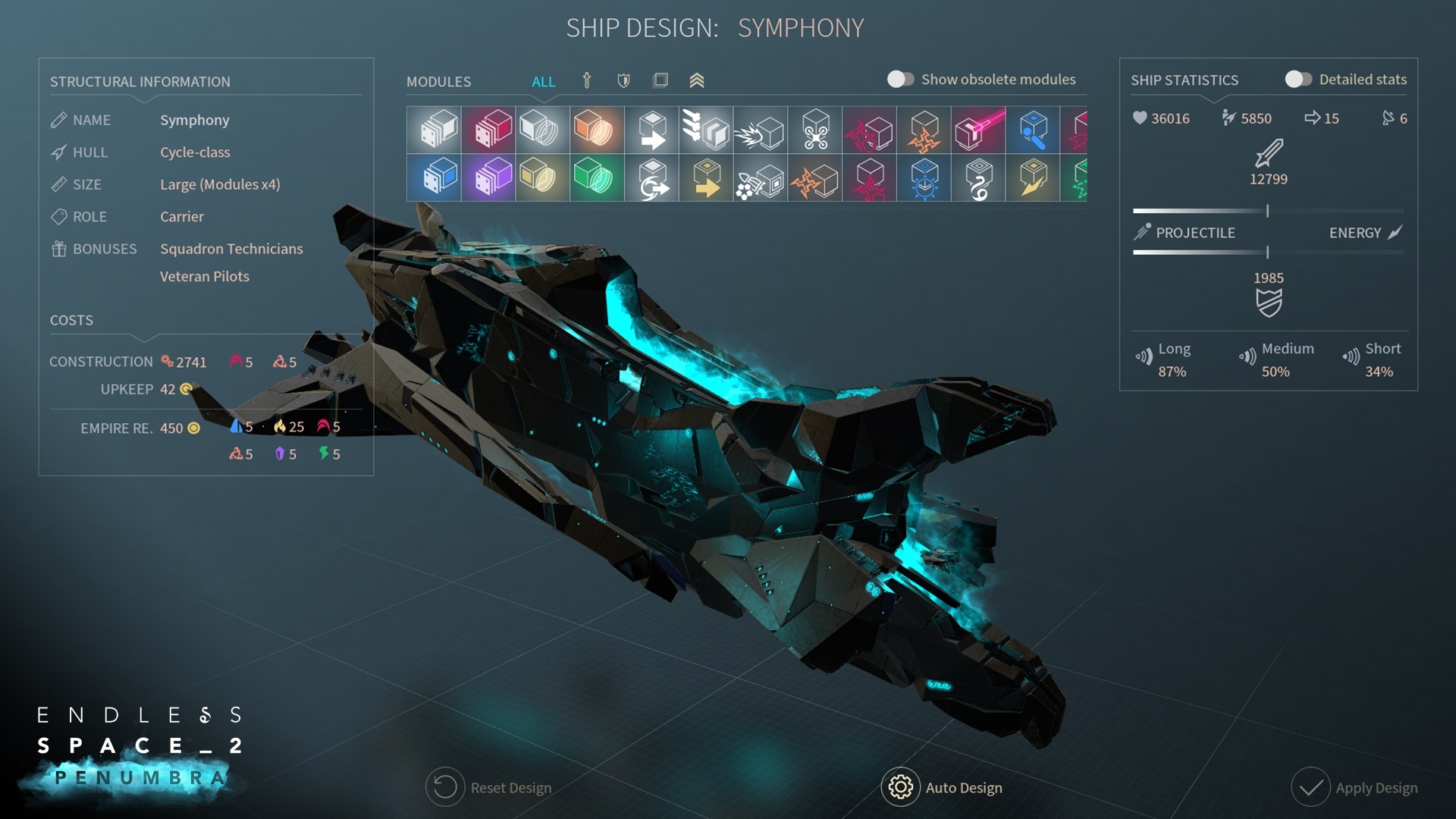Choose the orange shield module
Viewport: 1456px width, 819px height.
[x=598, y=129]
